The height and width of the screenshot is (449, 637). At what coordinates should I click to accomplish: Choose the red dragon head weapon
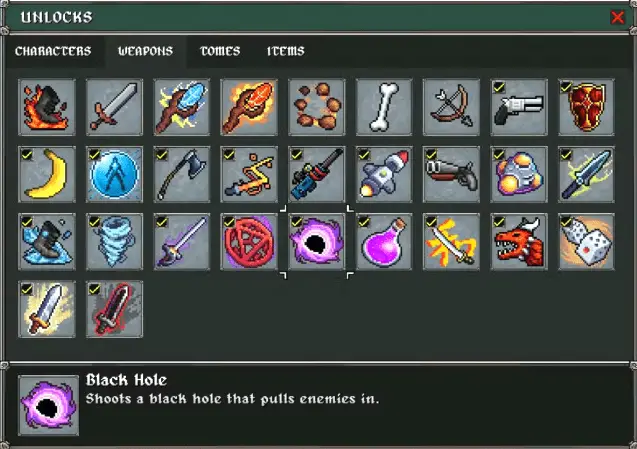coord(518,241)
